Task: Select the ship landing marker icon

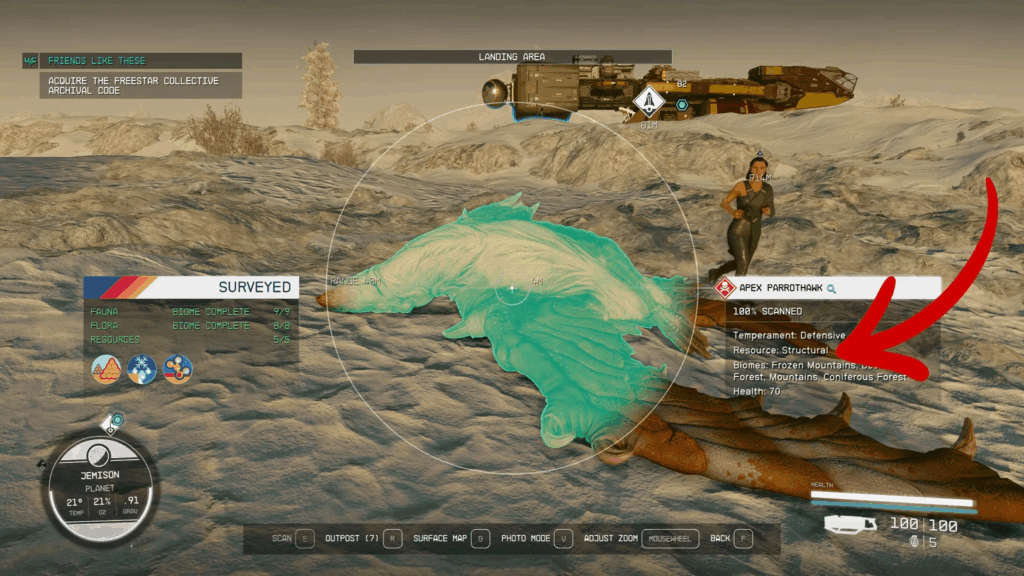Action: click(x=648, y=101)
